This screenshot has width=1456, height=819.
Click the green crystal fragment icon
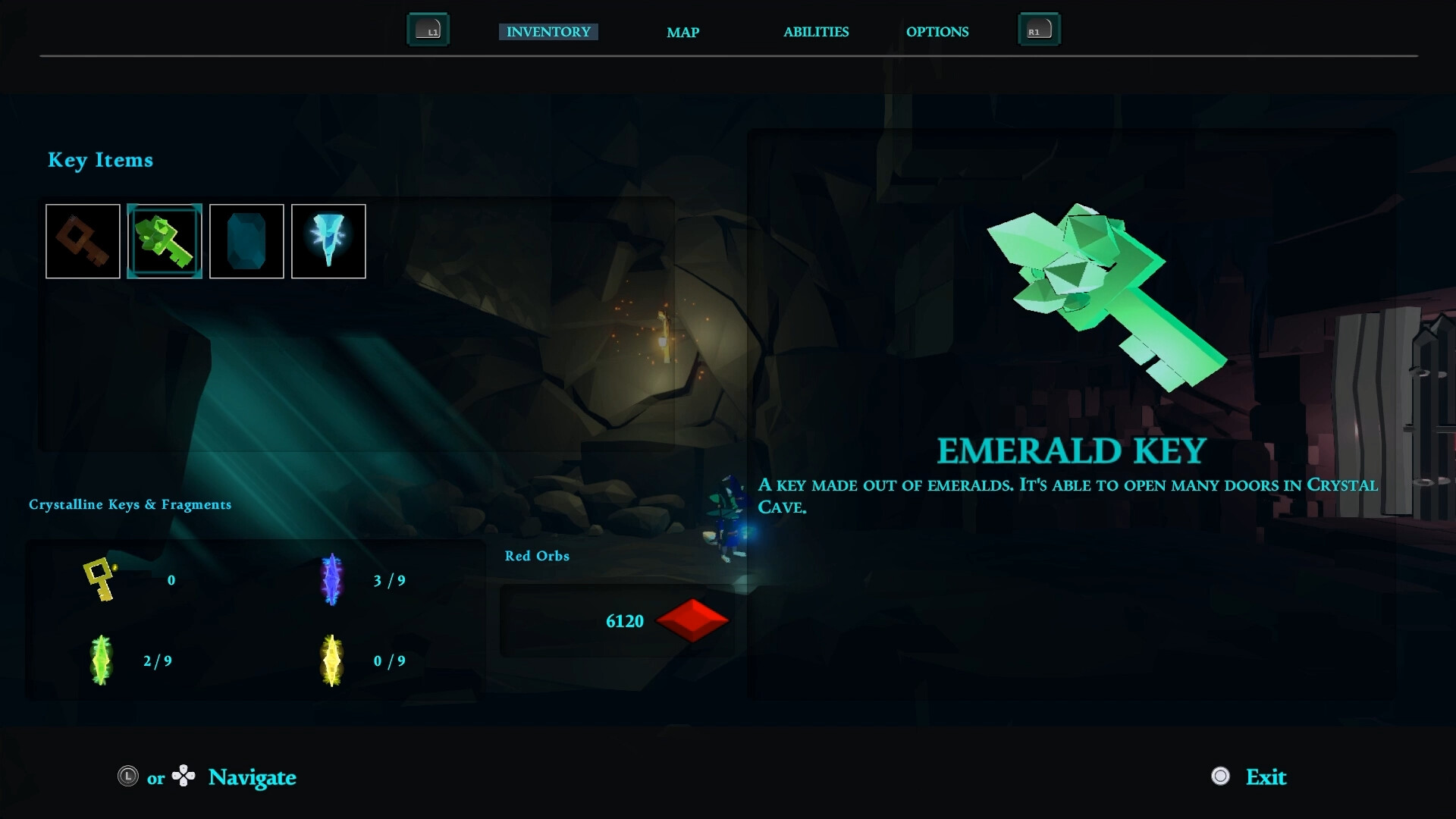coord(101,660)
